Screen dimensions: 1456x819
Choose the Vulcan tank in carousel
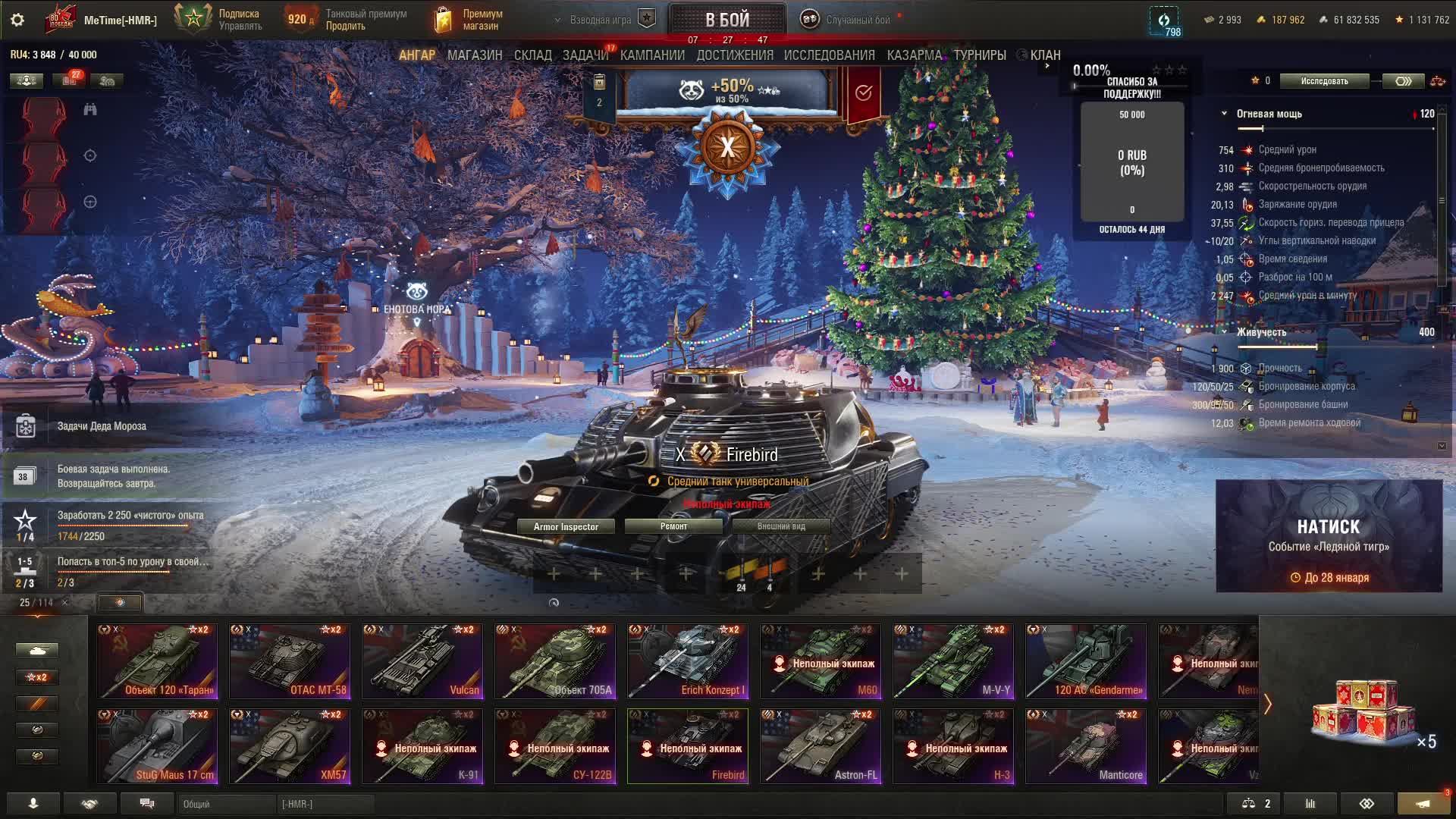pyautogui.click(x=422, y=661)
